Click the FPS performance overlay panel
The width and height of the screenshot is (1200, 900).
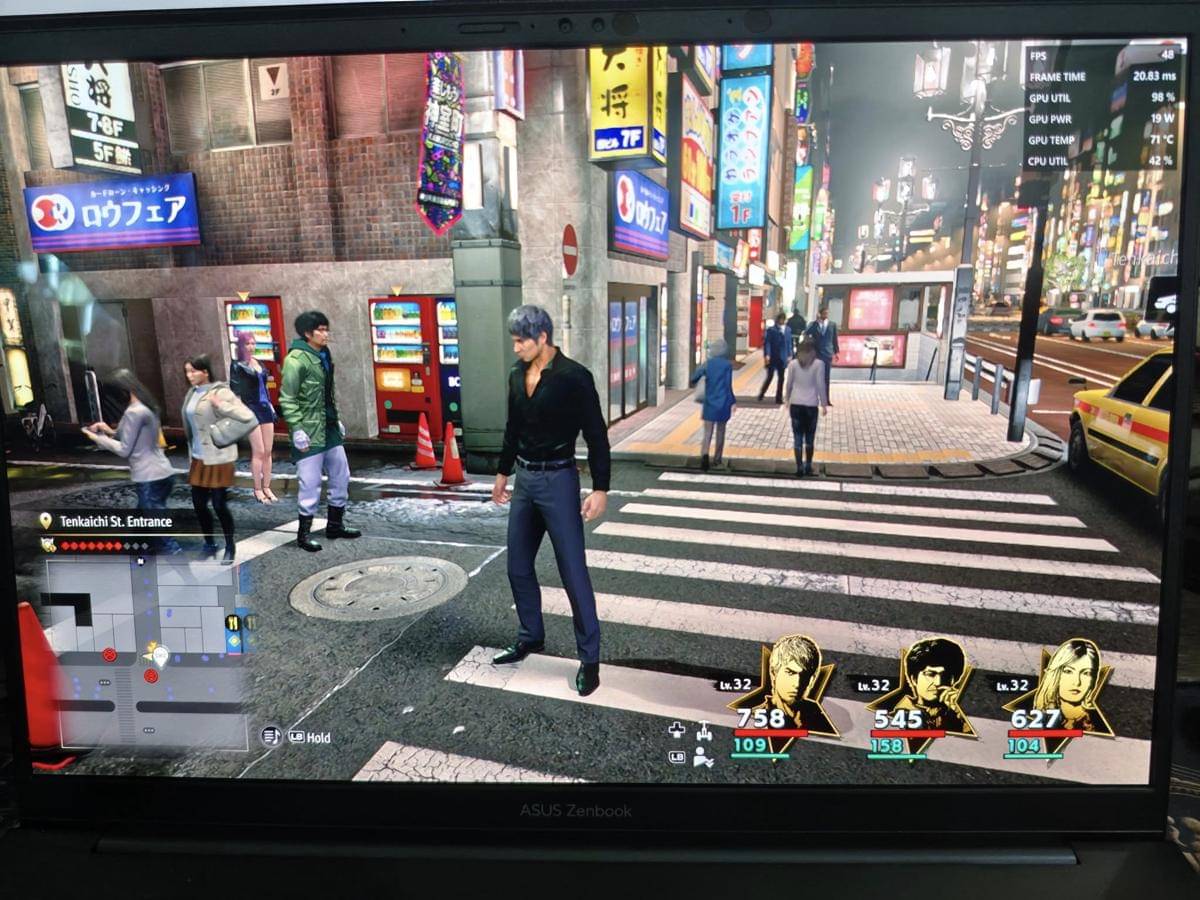click(x=1102, y=106)
